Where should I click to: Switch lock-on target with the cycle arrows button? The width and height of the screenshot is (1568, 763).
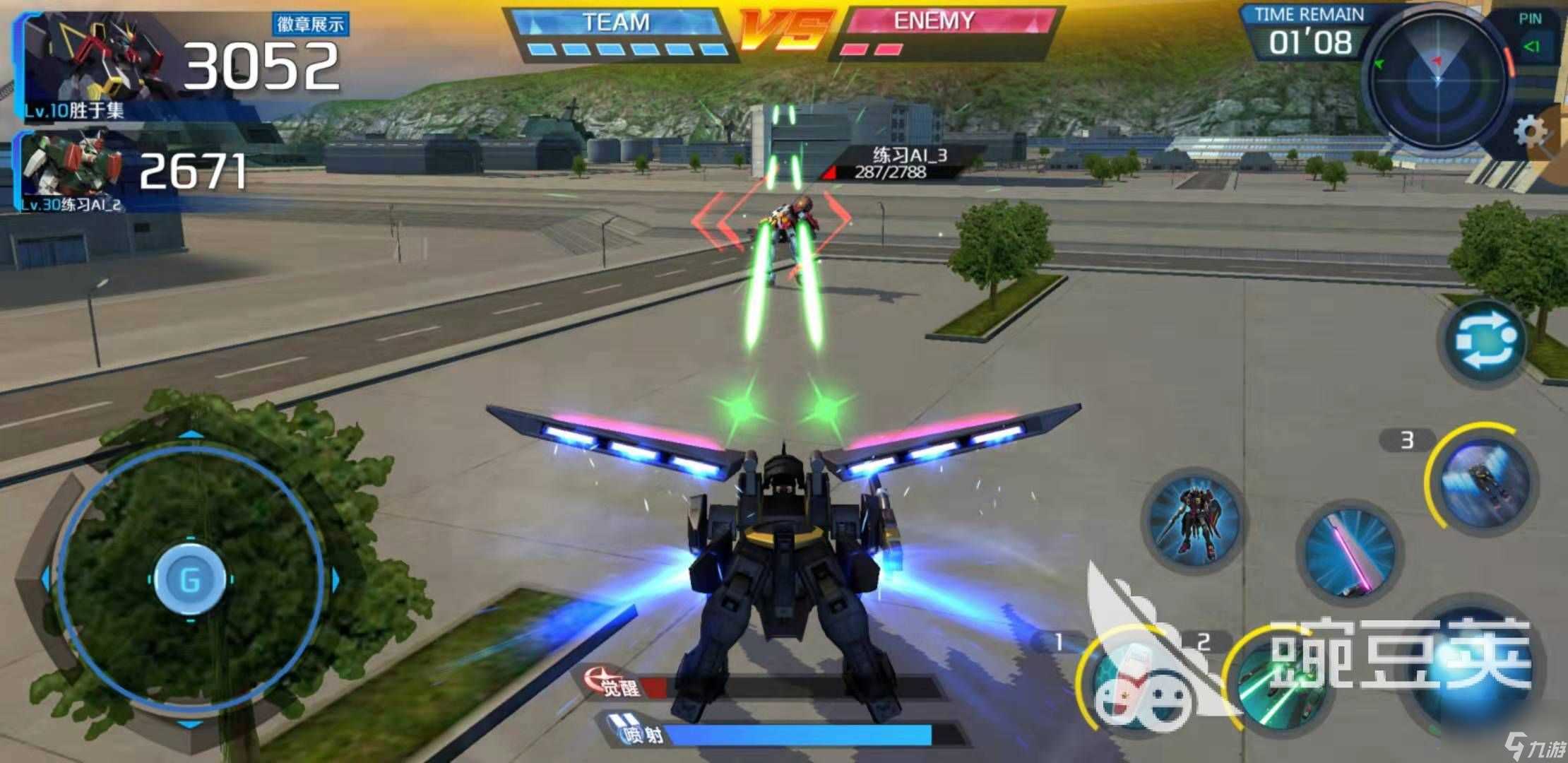[1485, 343]
